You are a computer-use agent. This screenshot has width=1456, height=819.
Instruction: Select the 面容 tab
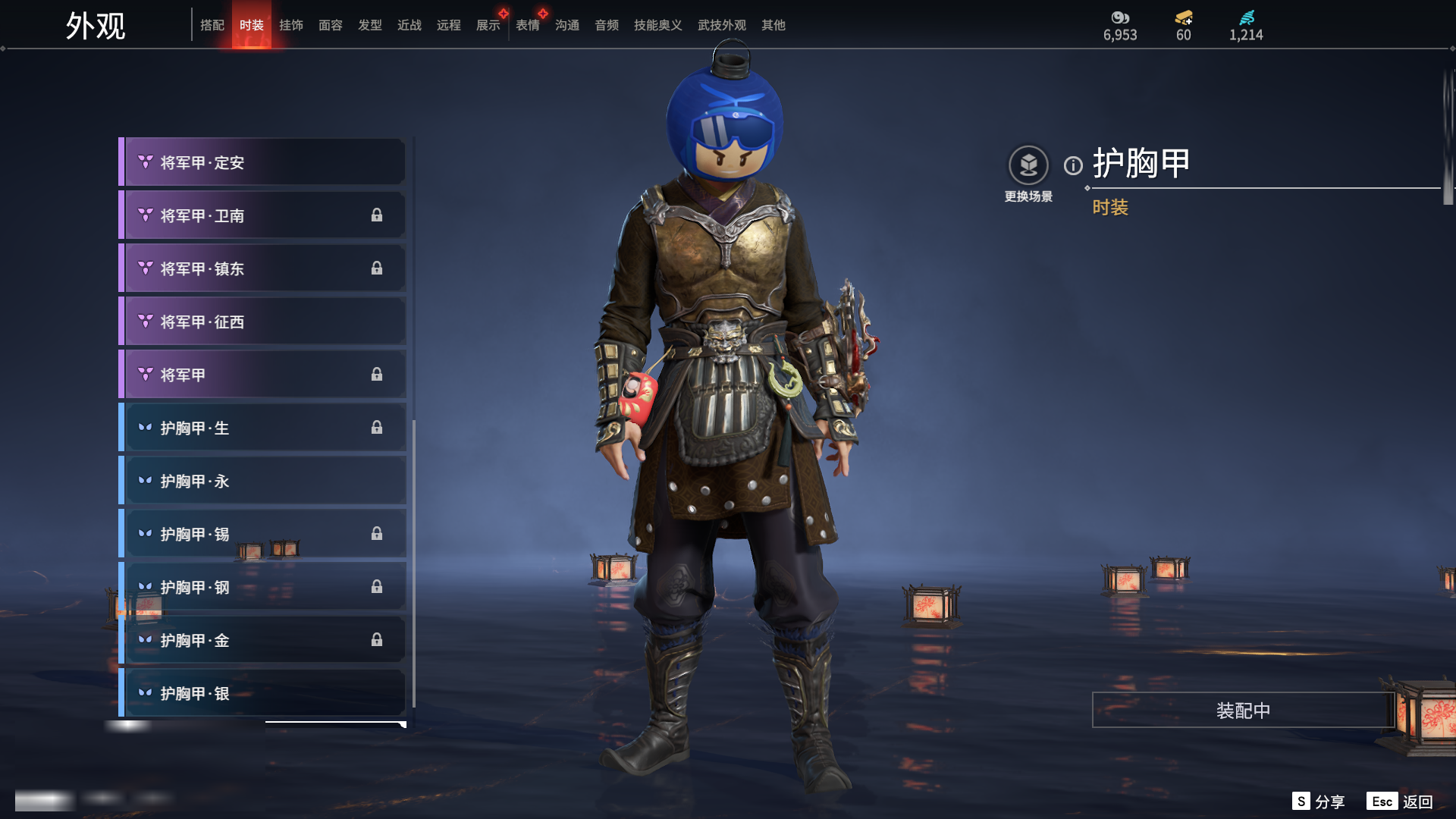pyautogui.click(x=331, y=25)
